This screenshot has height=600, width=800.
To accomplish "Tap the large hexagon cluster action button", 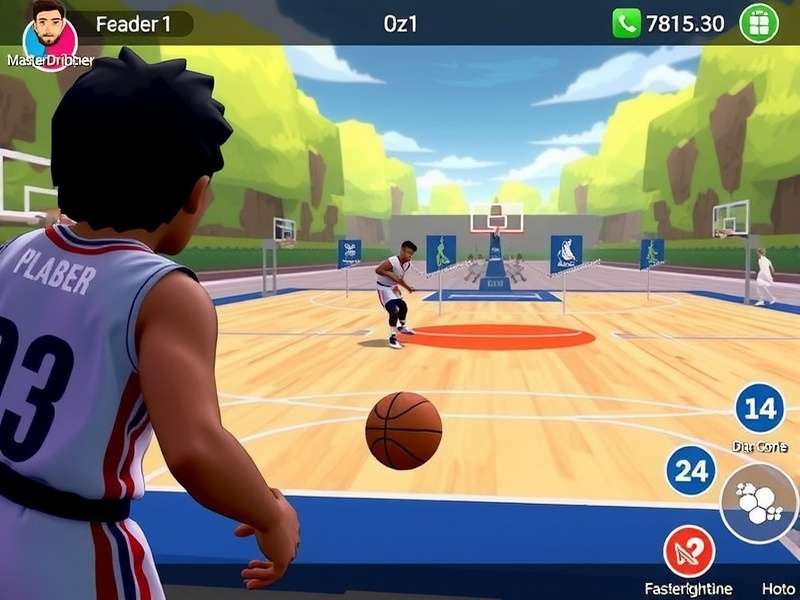I will (x=759, y=503).
